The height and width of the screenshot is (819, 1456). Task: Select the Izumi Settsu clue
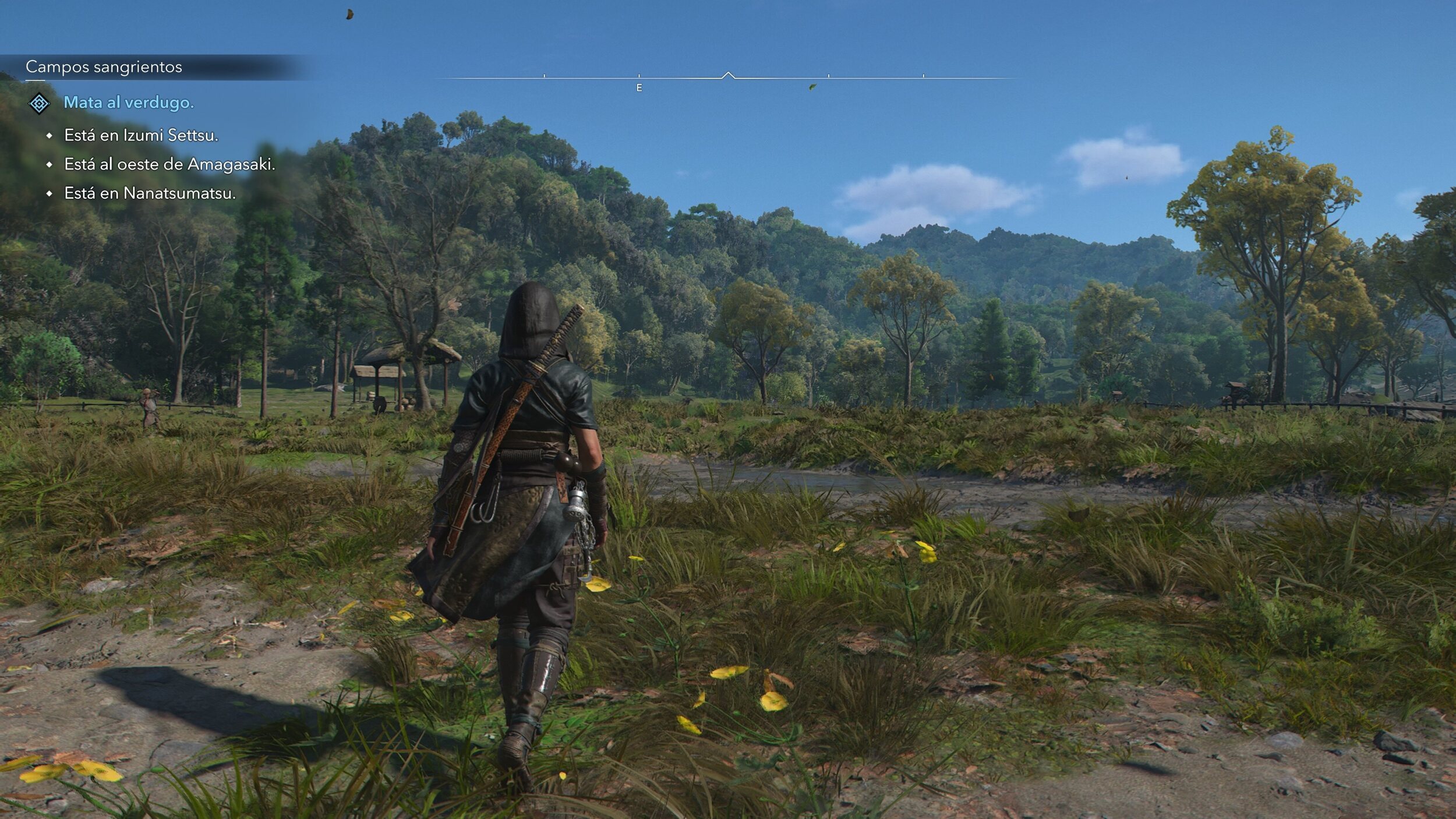141,135
